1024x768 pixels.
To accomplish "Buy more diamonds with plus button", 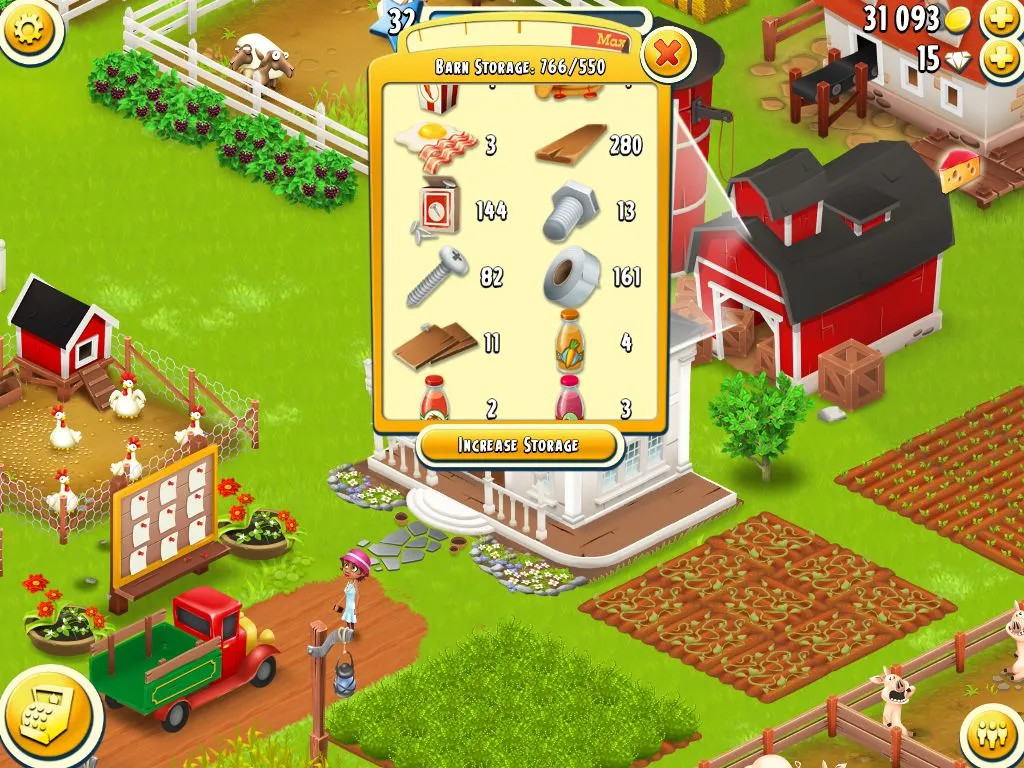I will click(x=1001, y=59).
